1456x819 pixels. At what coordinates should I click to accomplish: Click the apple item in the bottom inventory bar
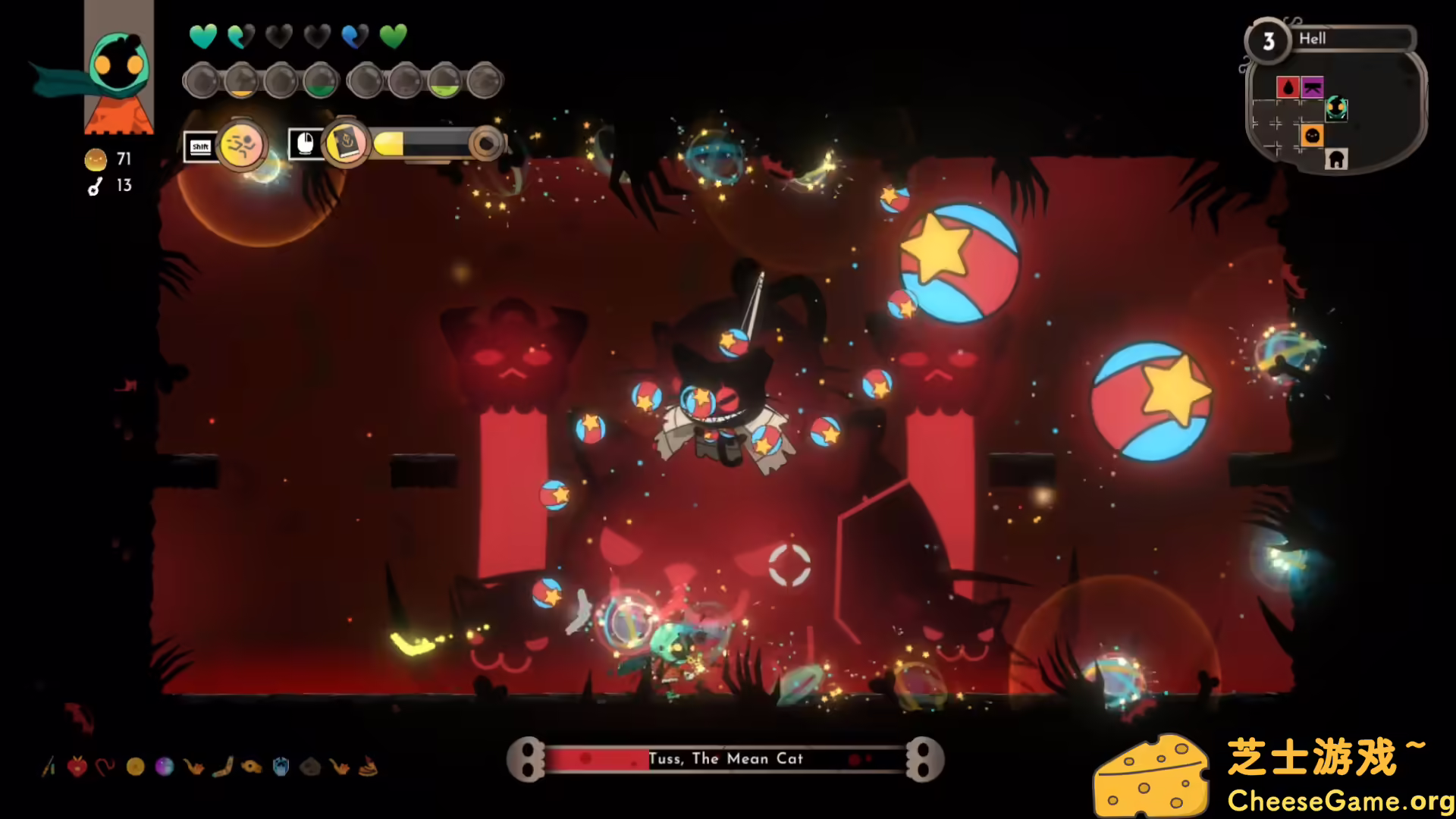pos(77,766)
